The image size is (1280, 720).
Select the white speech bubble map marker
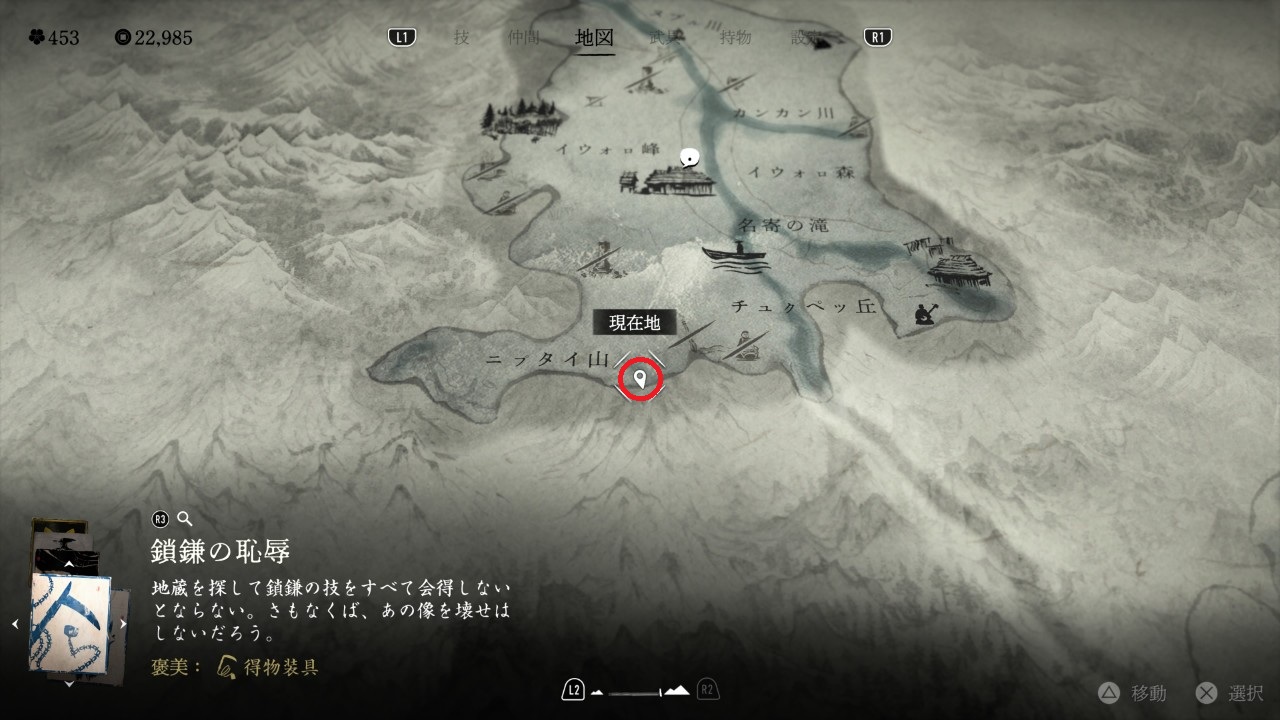[x=688, y=157]
